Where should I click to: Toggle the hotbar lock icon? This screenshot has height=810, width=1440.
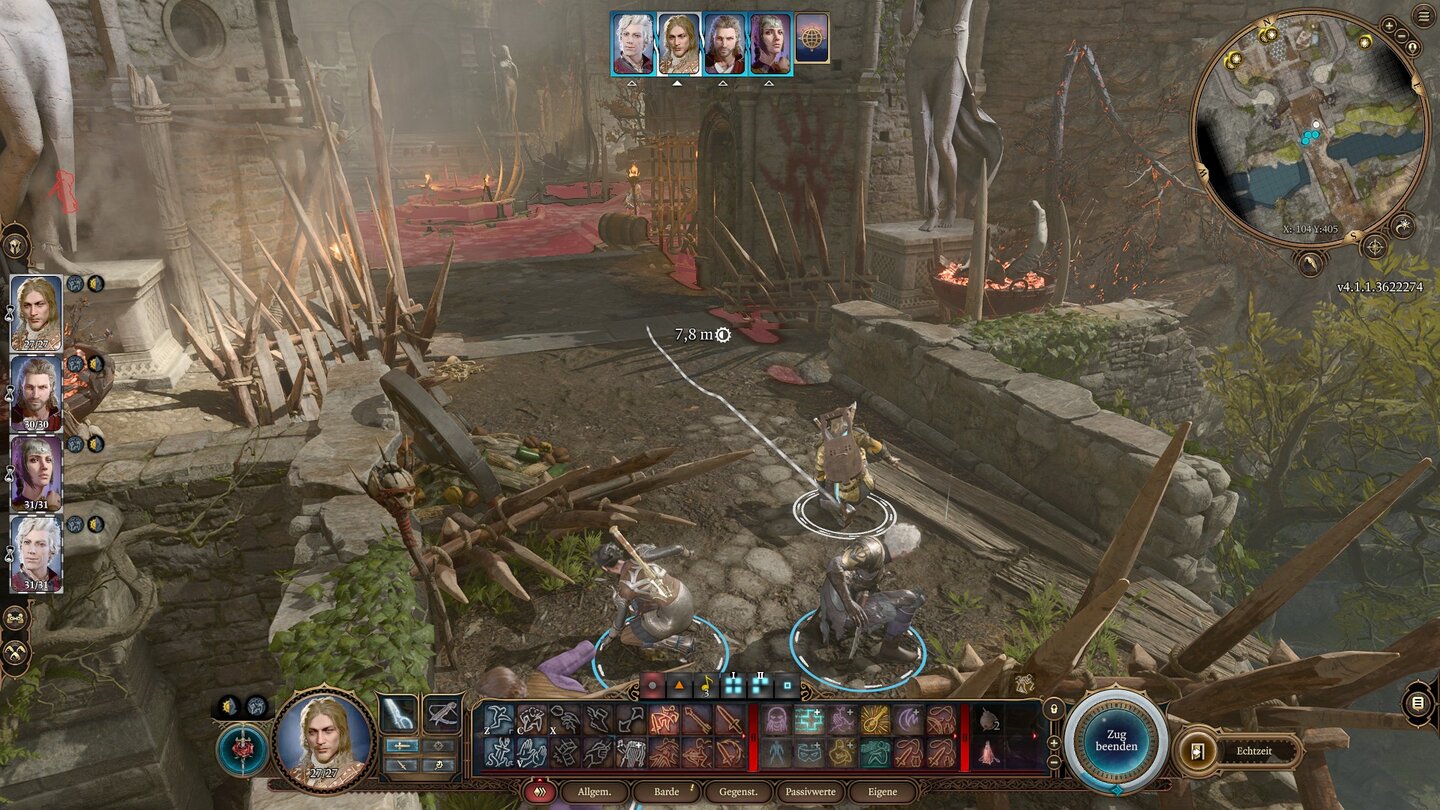[1053, 709]
